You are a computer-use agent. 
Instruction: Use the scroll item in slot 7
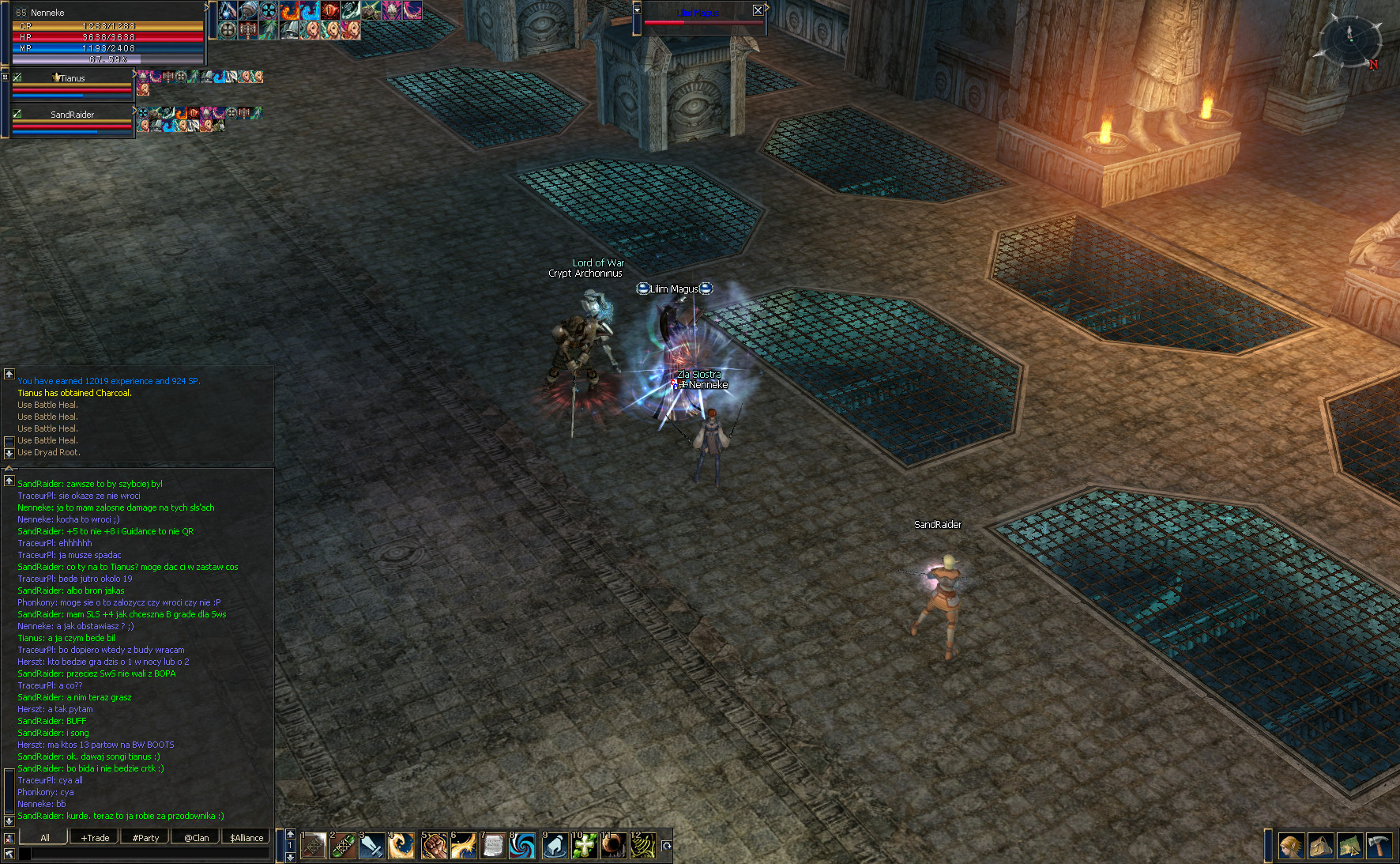coord(493,846)
